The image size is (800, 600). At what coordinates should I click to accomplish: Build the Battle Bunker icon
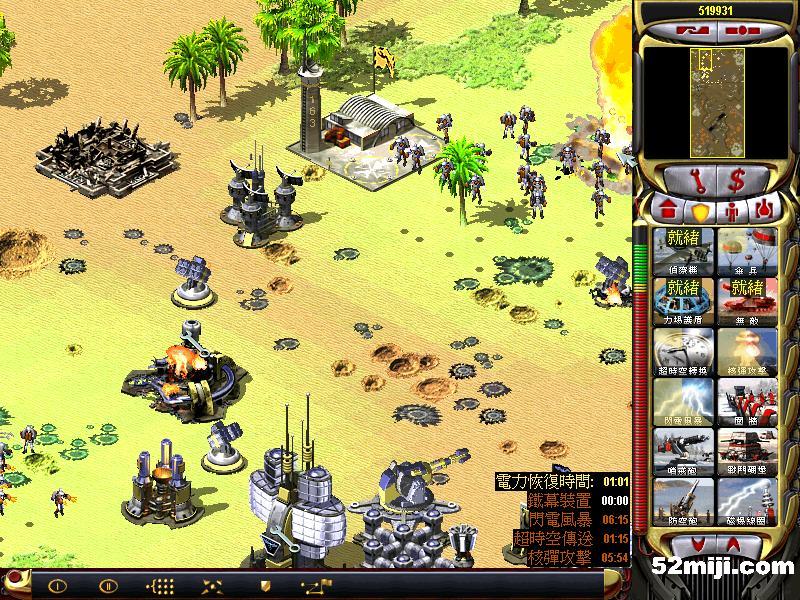[x=745, y=452]
